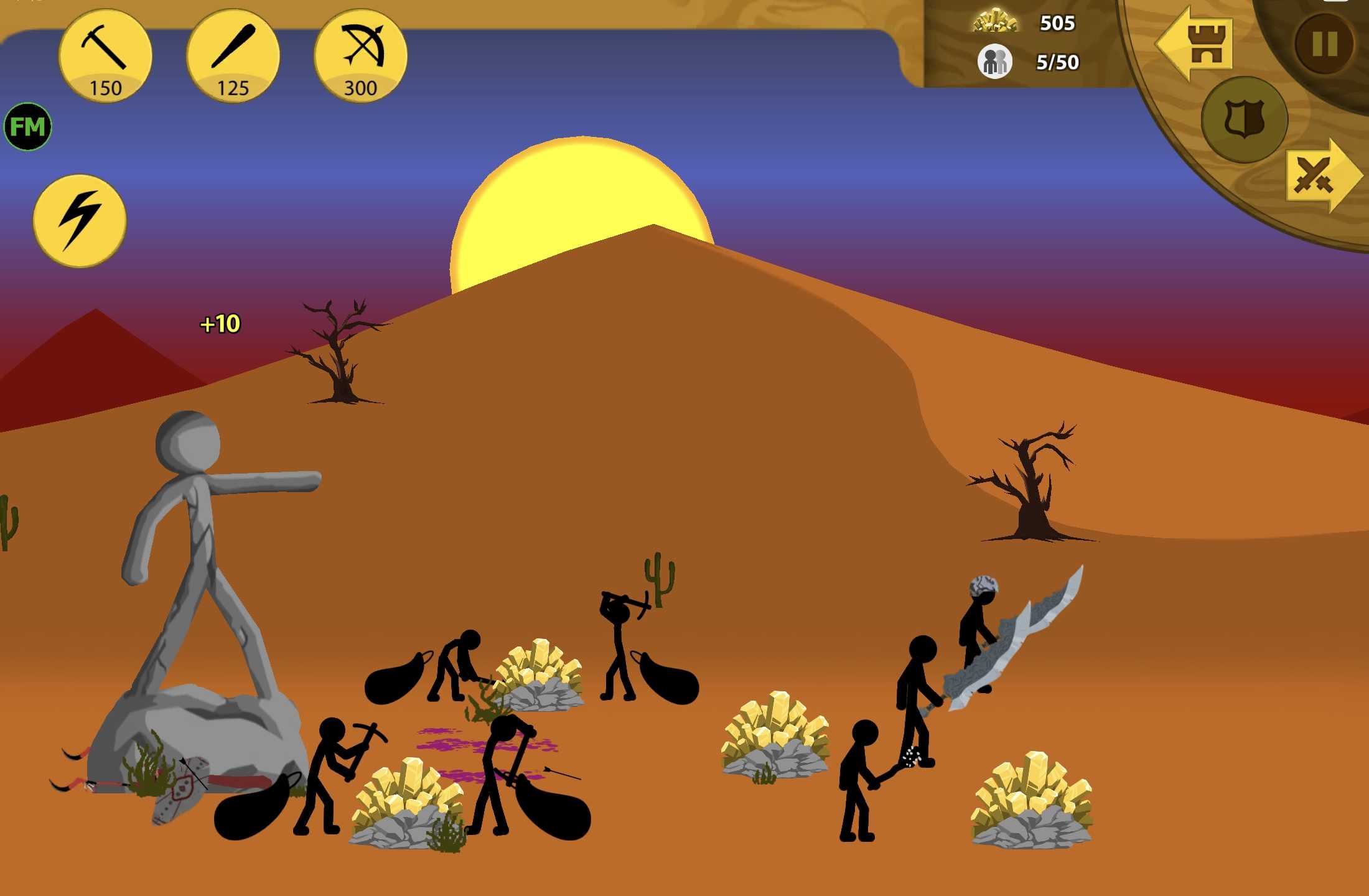Select the shield defend command
Screen dimensions: 1369x896
tap(1244, 119)
